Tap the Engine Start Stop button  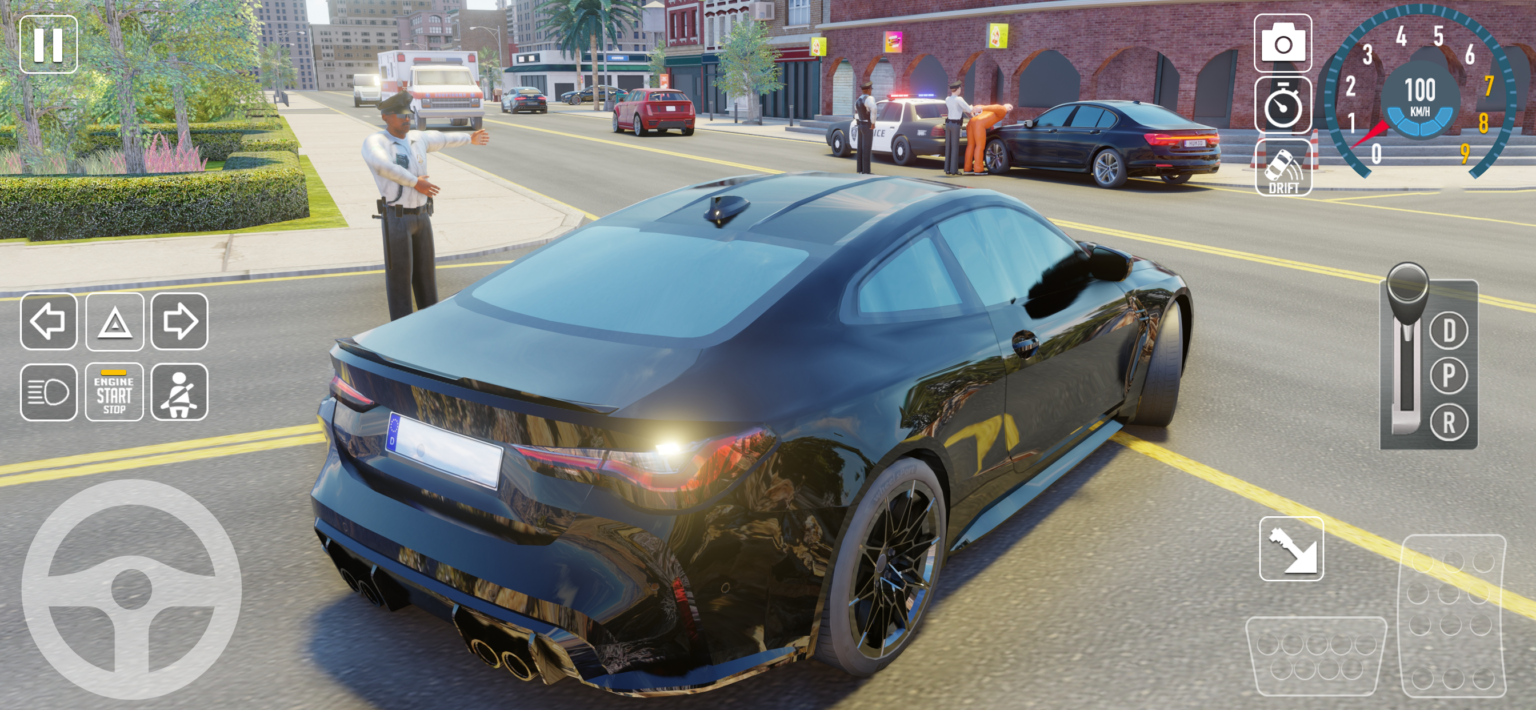tap(115, 392)
